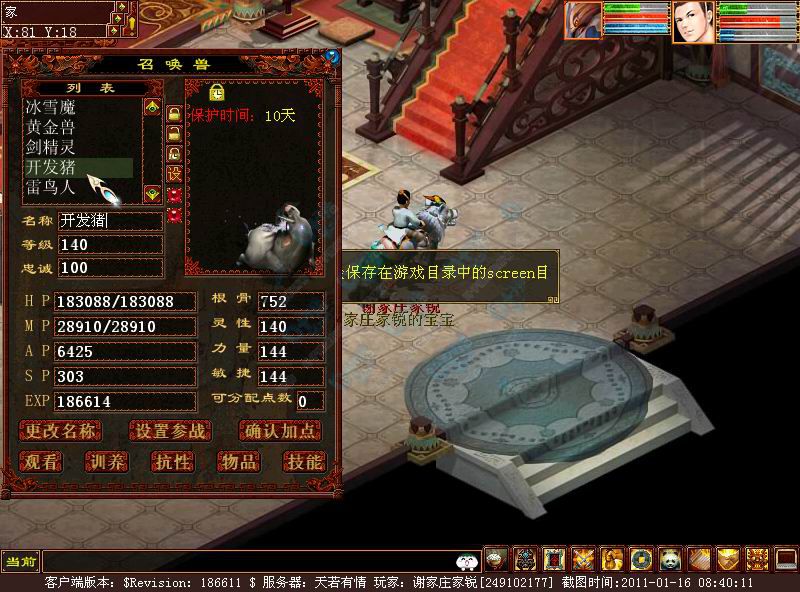This screenshot has width=800, height=592.
Task: Open 设置参战 to set battle pet
Action: pyautogui.click(x=170, y=431)
